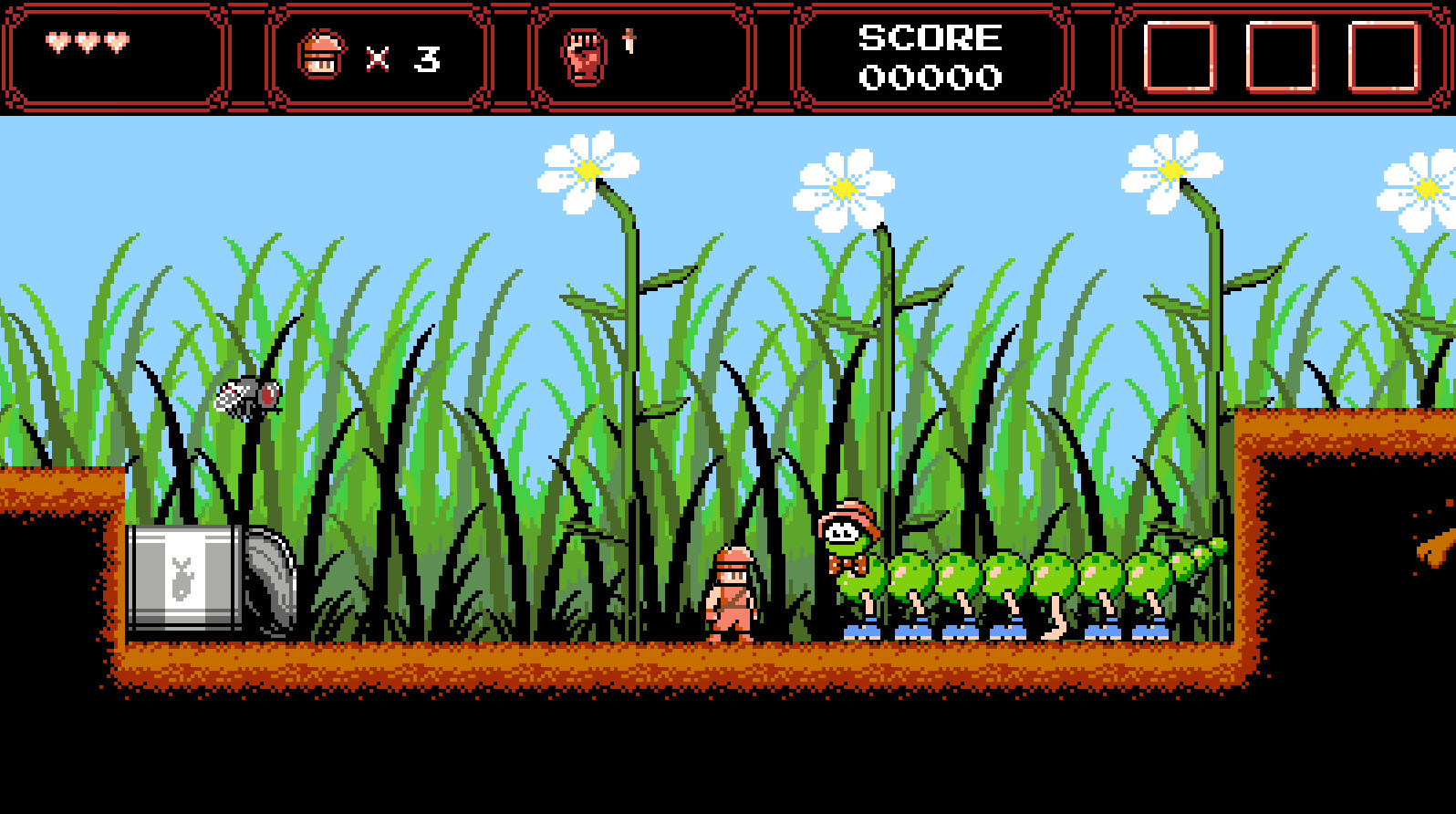Image resolution: width=1456 pixels, height=814 pixels.
Task: Select the player character standing in the grass
Action: (733, 593)
